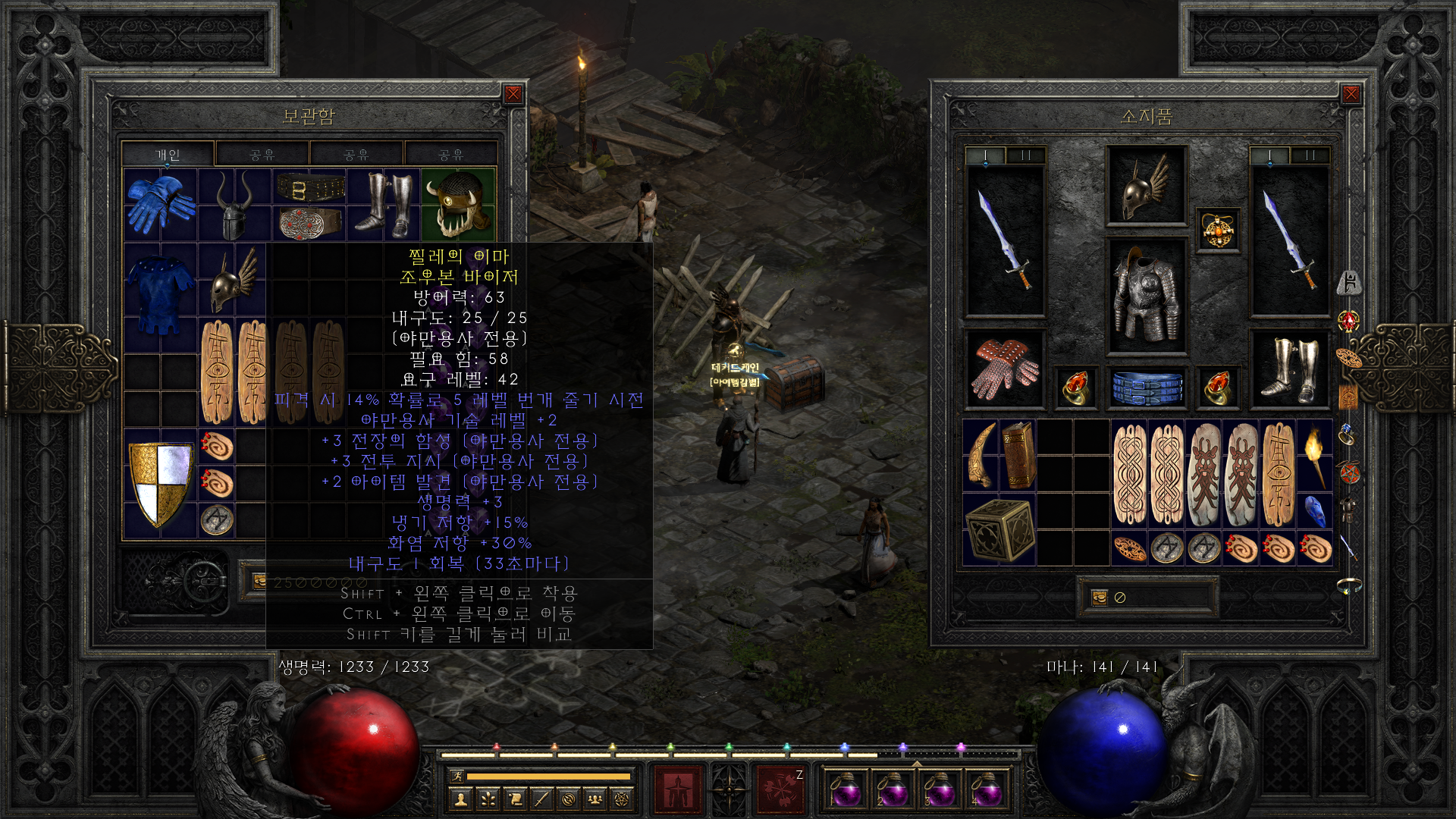Pick the green-backed fanged helm in stash

[458, 204]
